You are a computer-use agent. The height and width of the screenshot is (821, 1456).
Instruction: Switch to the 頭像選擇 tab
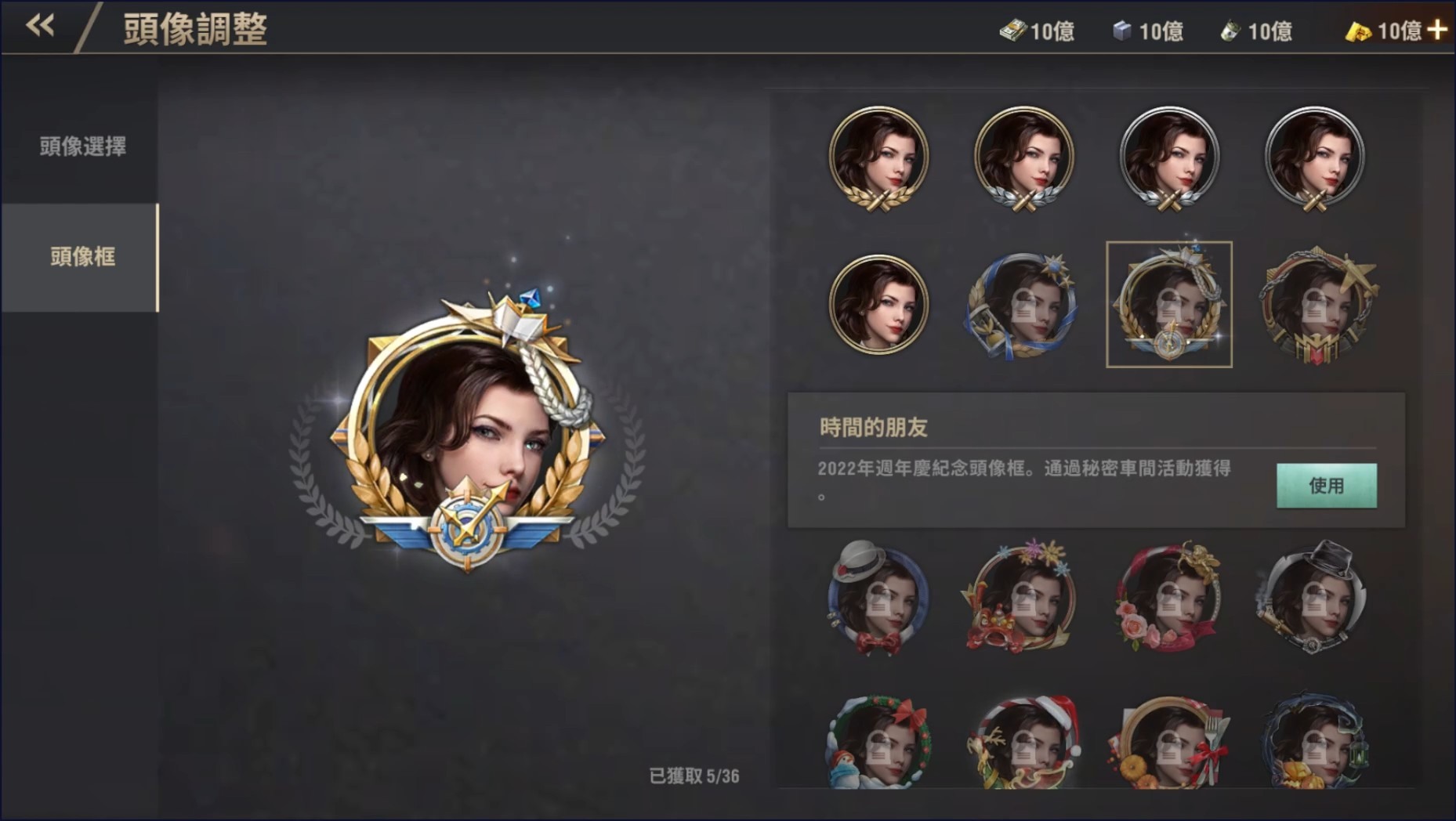82,146
